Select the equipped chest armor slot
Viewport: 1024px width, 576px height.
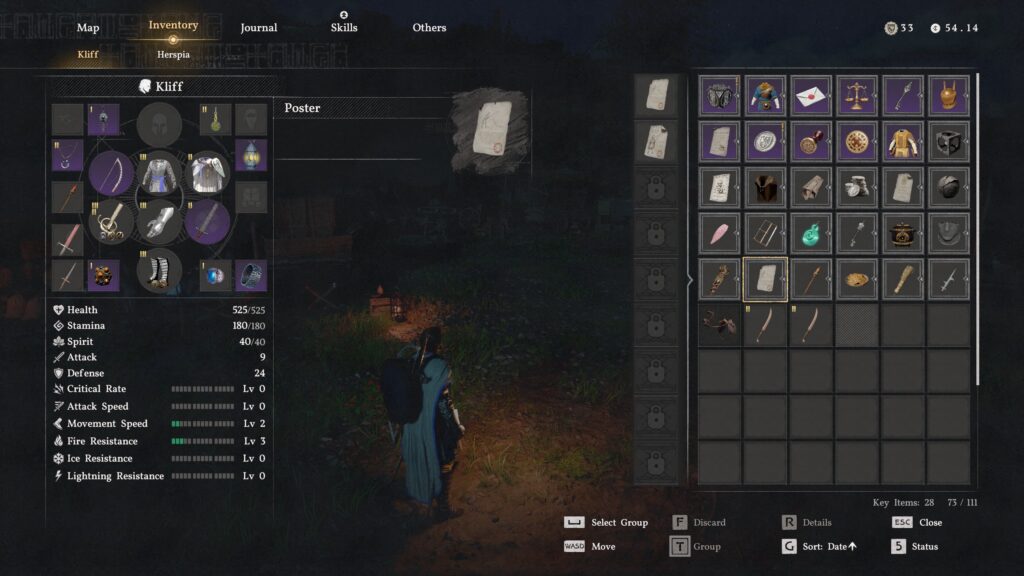point(160,173)
